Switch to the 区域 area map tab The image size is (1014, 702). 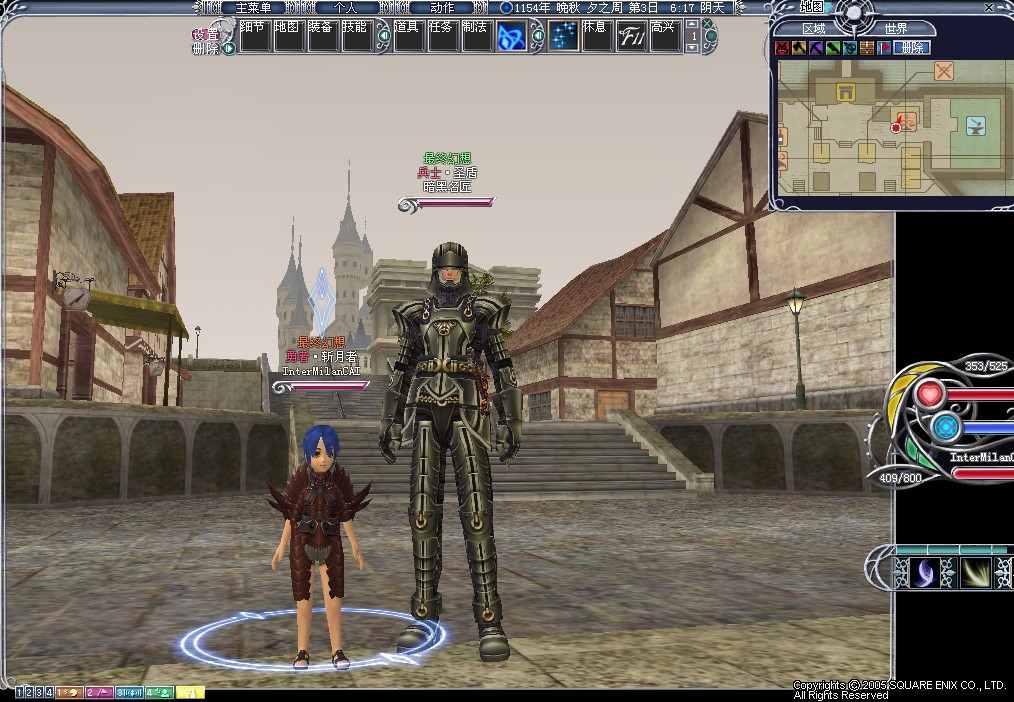click(814, 29)
